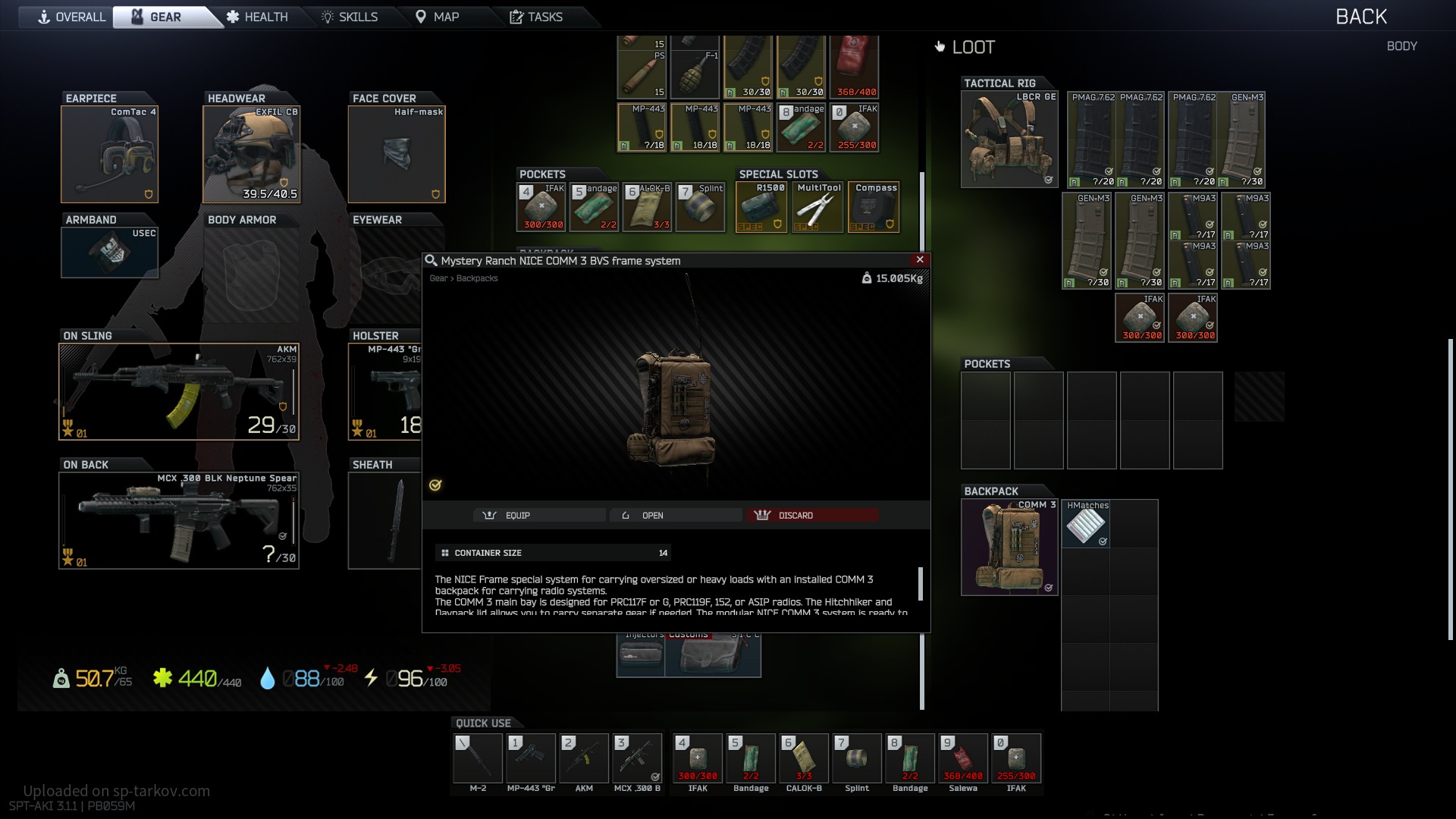The image size is (1456, 819).
Task: Equip the inspected backpack
Action: click(540, 515)
